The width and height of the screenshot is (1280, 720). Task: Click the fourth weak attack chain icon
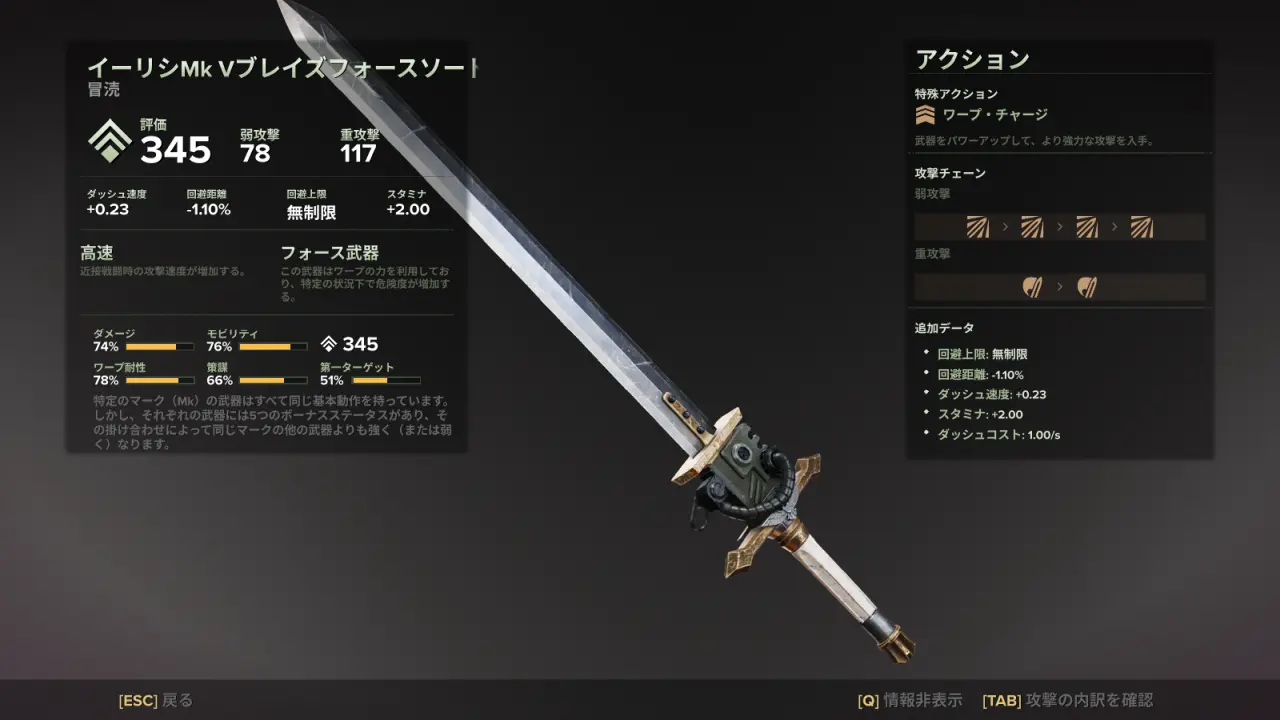[1142, 227]
